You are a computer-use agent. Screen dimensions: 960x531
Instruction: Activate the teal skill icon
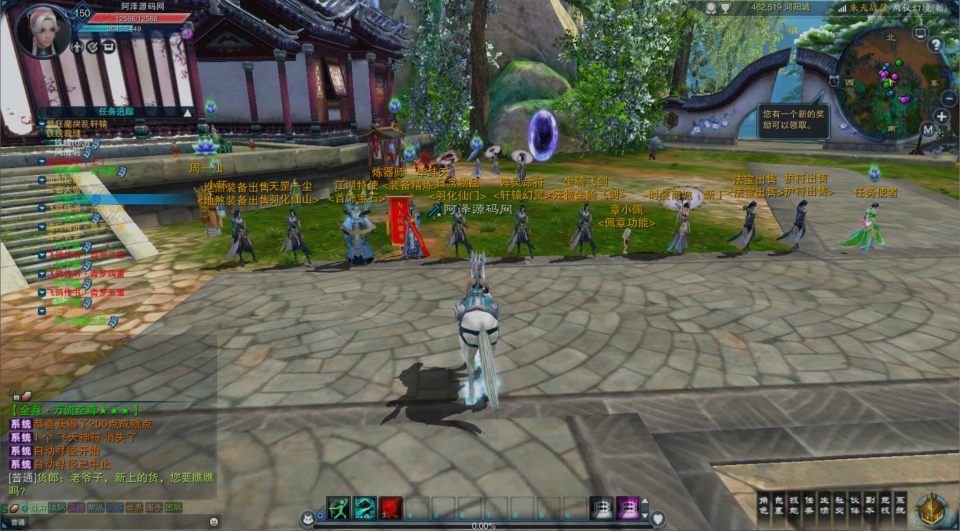coord(364,508)
